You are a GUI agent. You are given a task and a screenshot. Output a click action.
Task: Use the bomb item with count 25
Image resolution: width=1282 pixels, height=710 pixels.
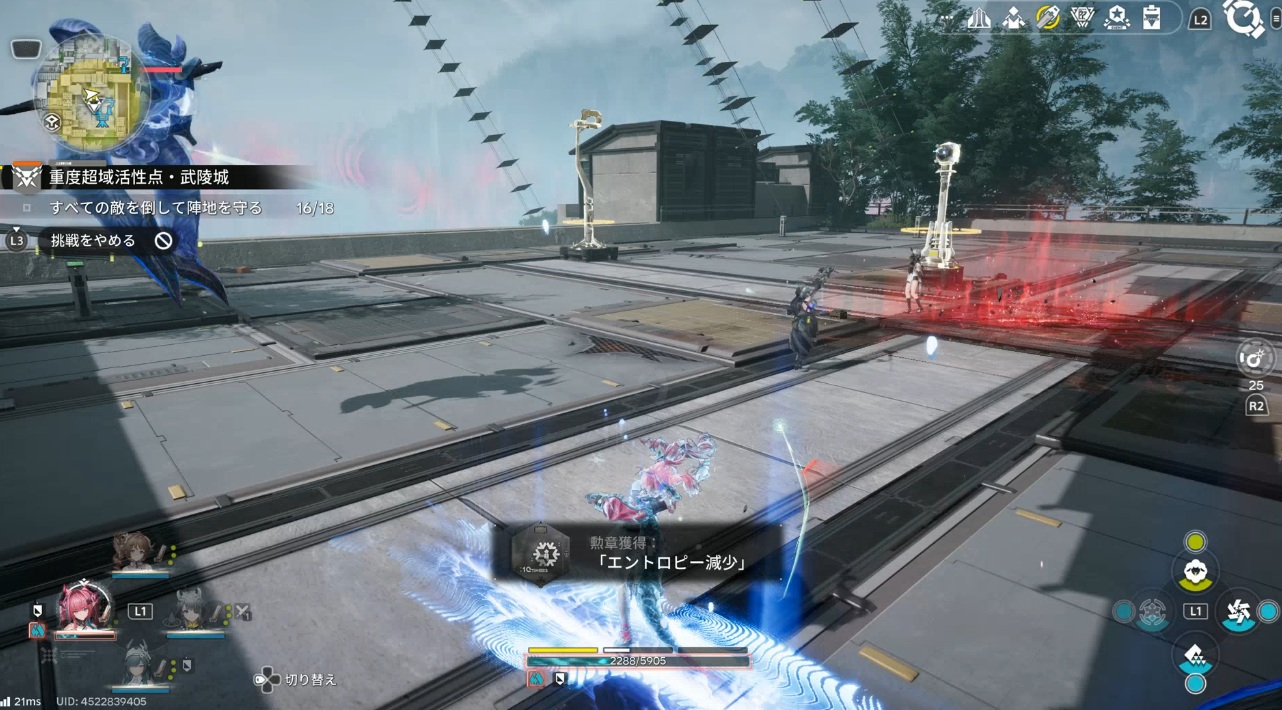pos(1255,357)
